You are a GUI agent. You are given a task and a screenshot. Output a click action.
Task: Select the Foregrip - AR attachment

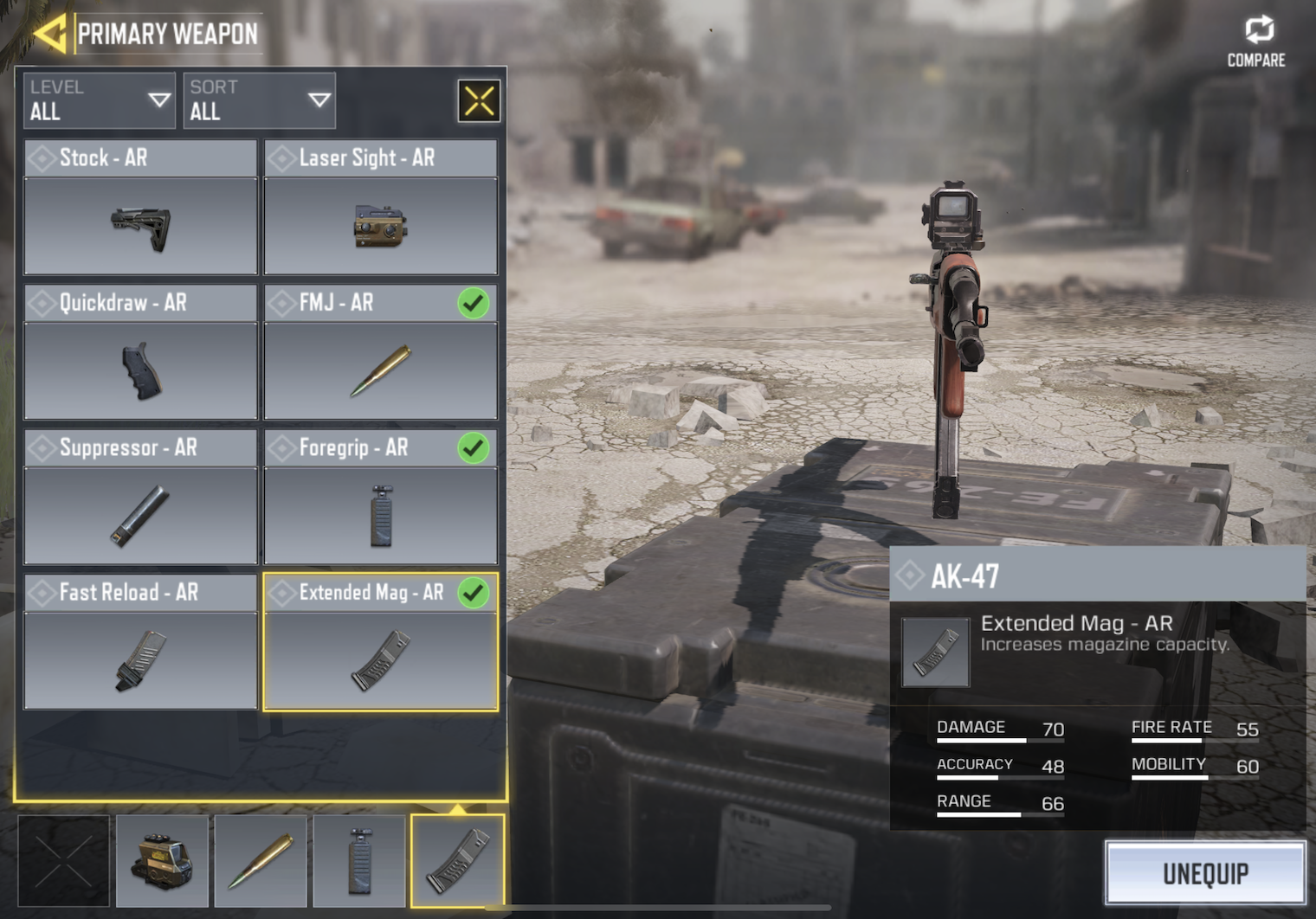click(x=380, y=498)
